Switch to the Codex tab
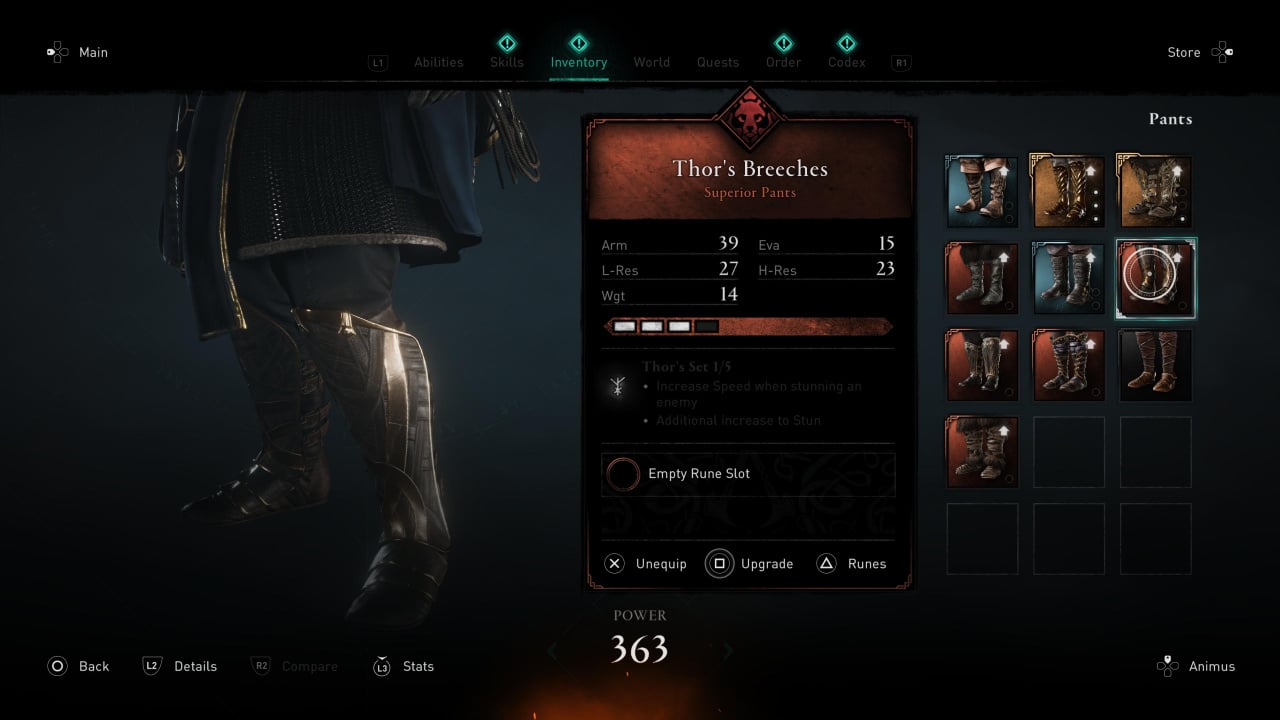Viewport: 1280px width, 720px height. pos(846,62)
